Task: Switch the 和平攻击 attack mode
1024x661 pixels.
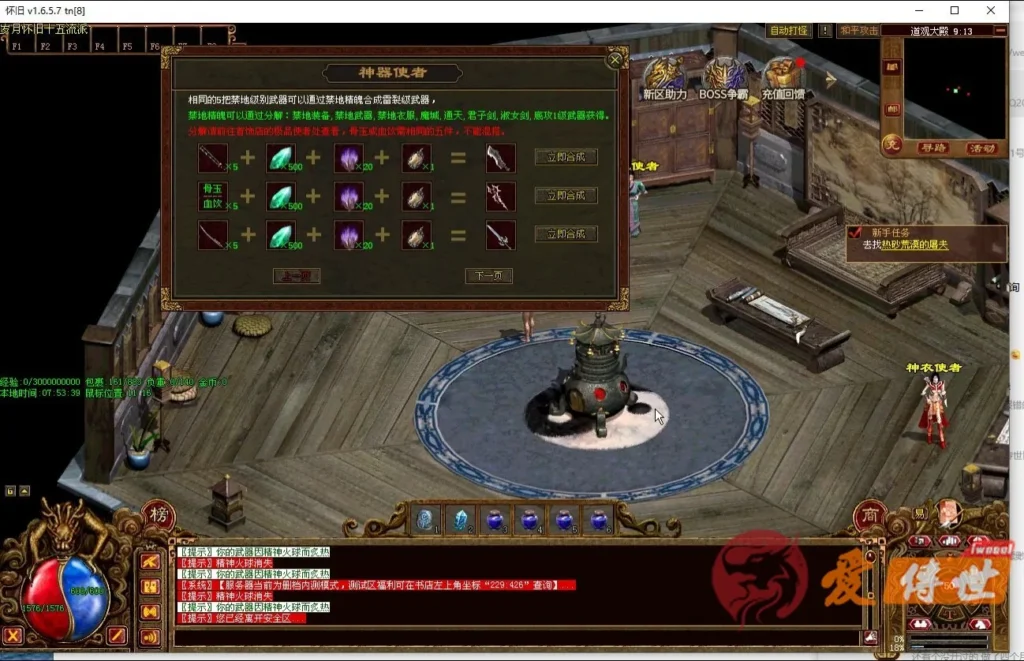Action: click(x=860, y=31)
